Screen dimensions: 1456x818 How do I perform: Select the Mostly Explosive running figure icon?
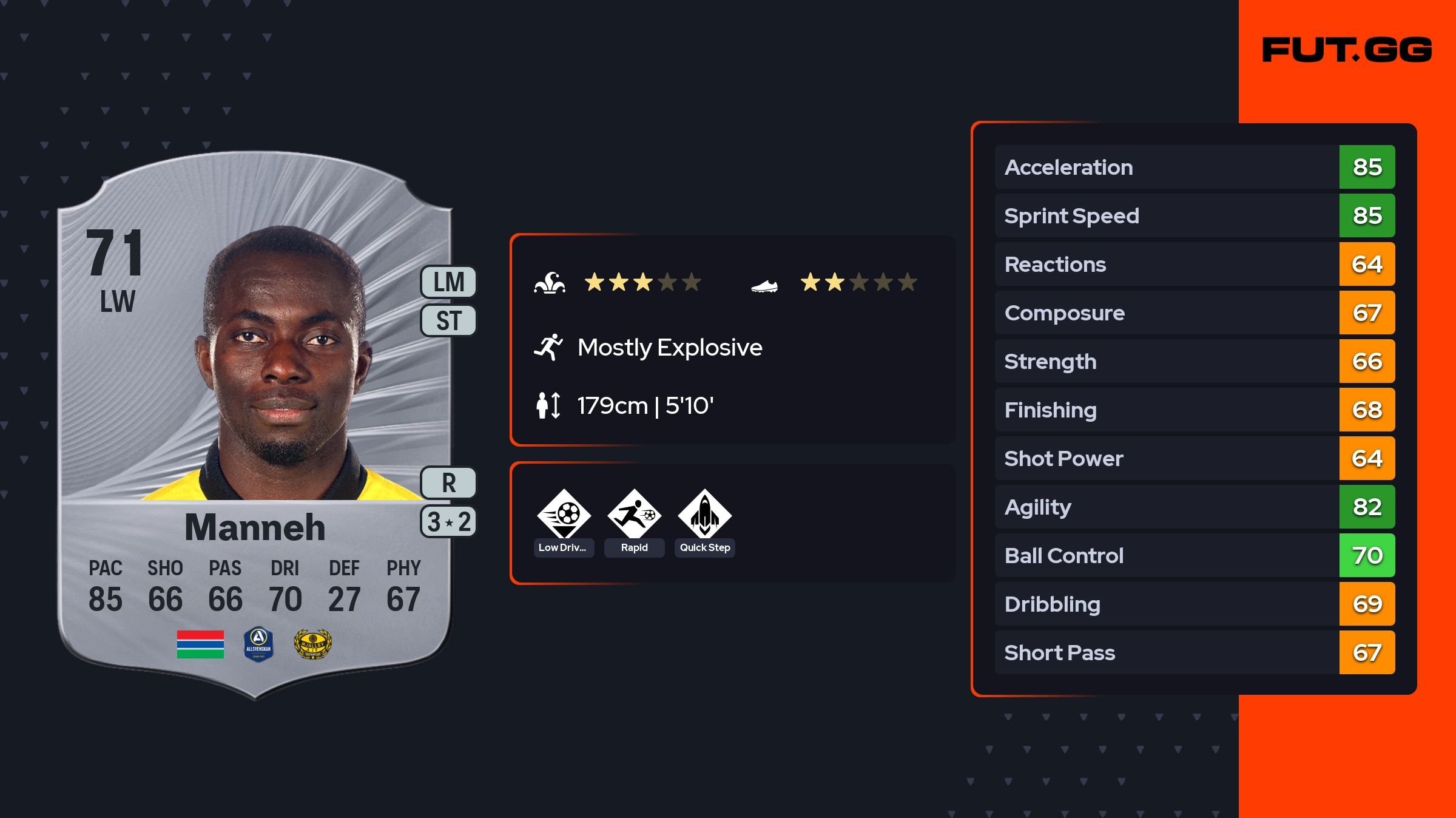point(548,347)
